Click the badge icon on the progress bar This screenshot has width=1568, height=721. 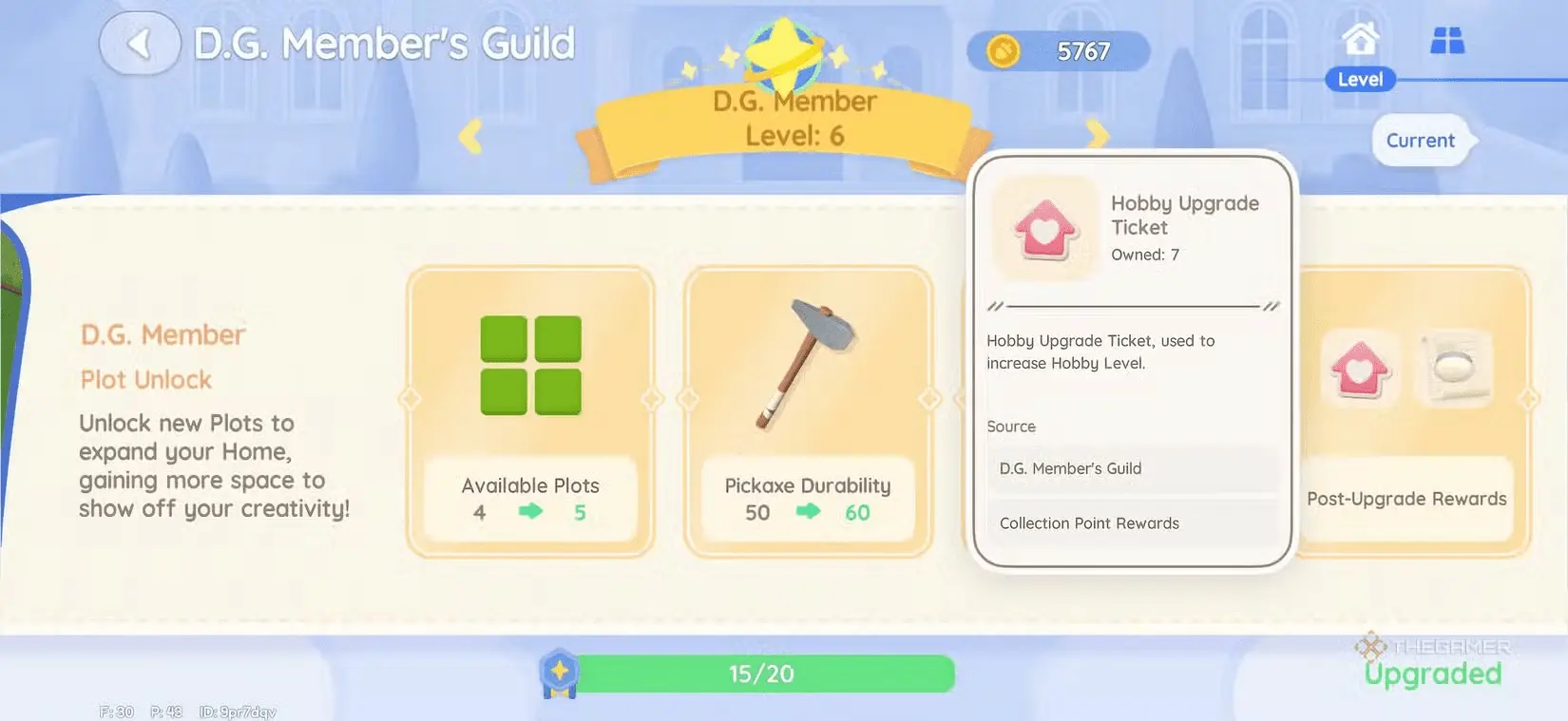(559, 672)
